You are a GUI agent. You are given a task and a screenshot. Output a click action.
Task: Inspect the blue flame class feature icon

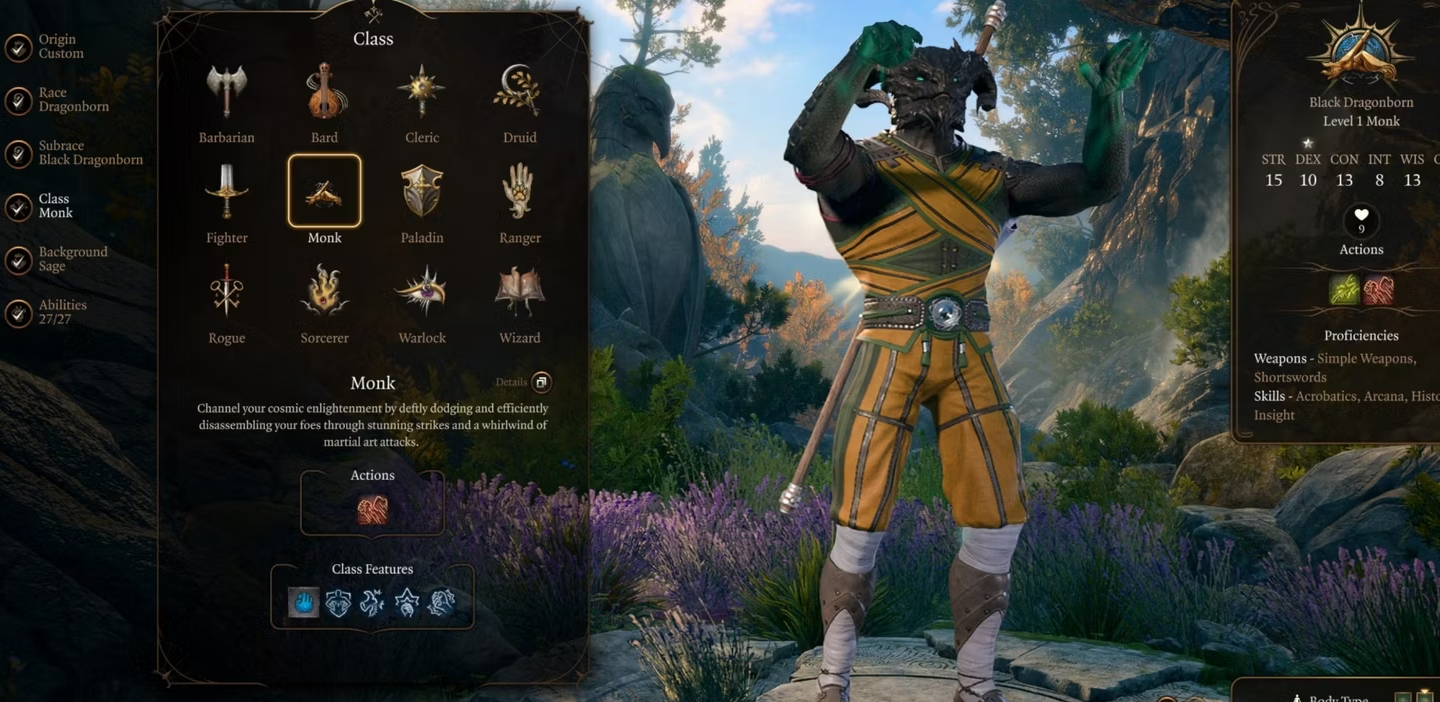tap(304, 602)
